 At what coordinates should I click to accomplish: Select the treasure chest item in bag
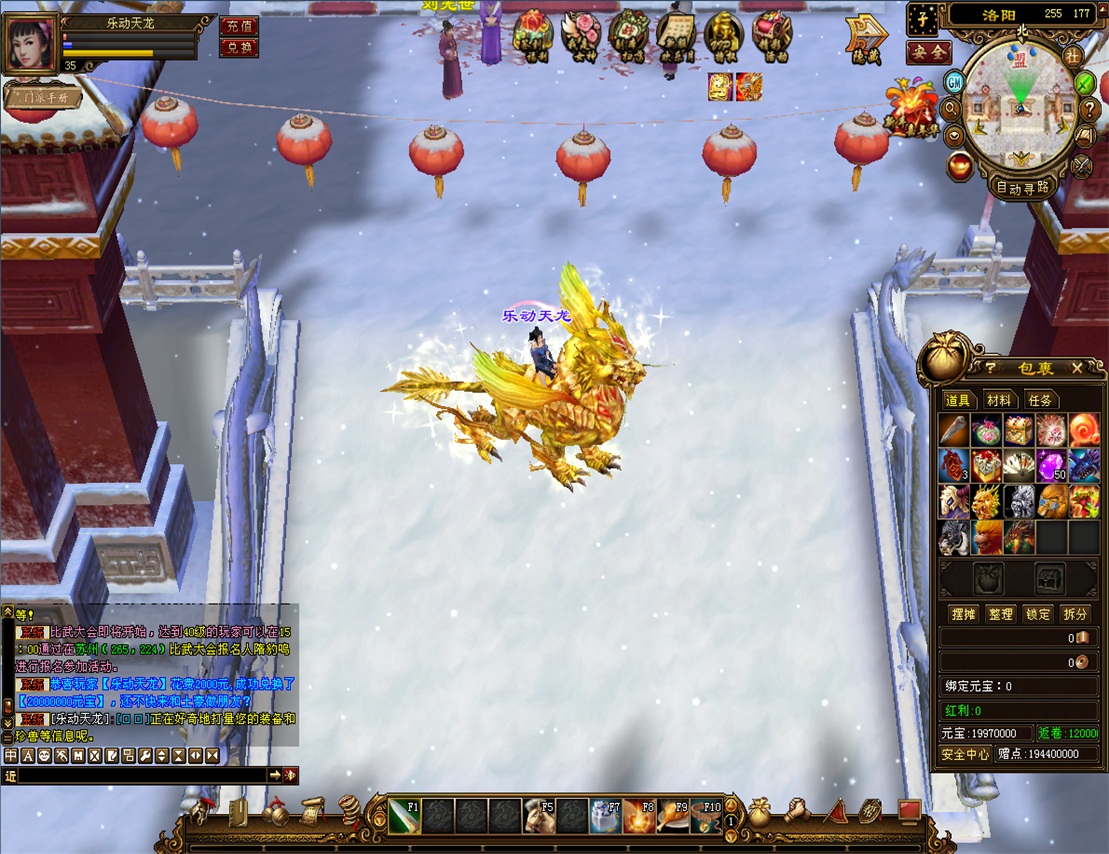click(1019, 431)
